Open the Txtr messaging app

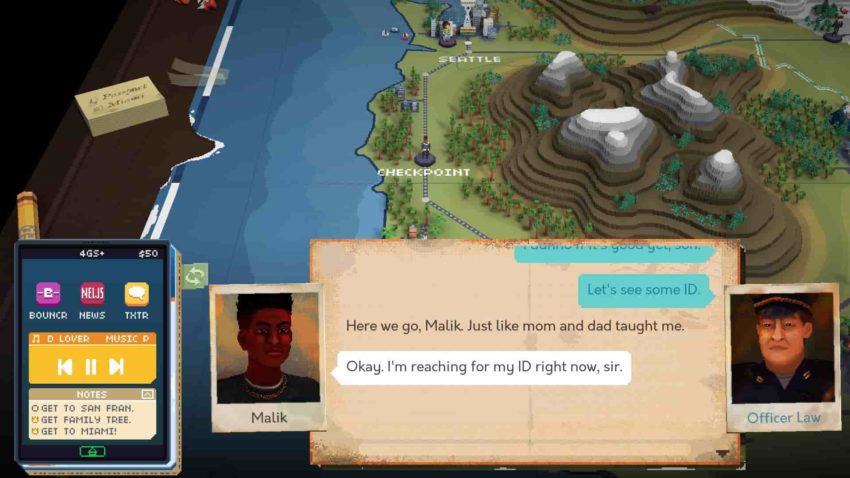136,294
